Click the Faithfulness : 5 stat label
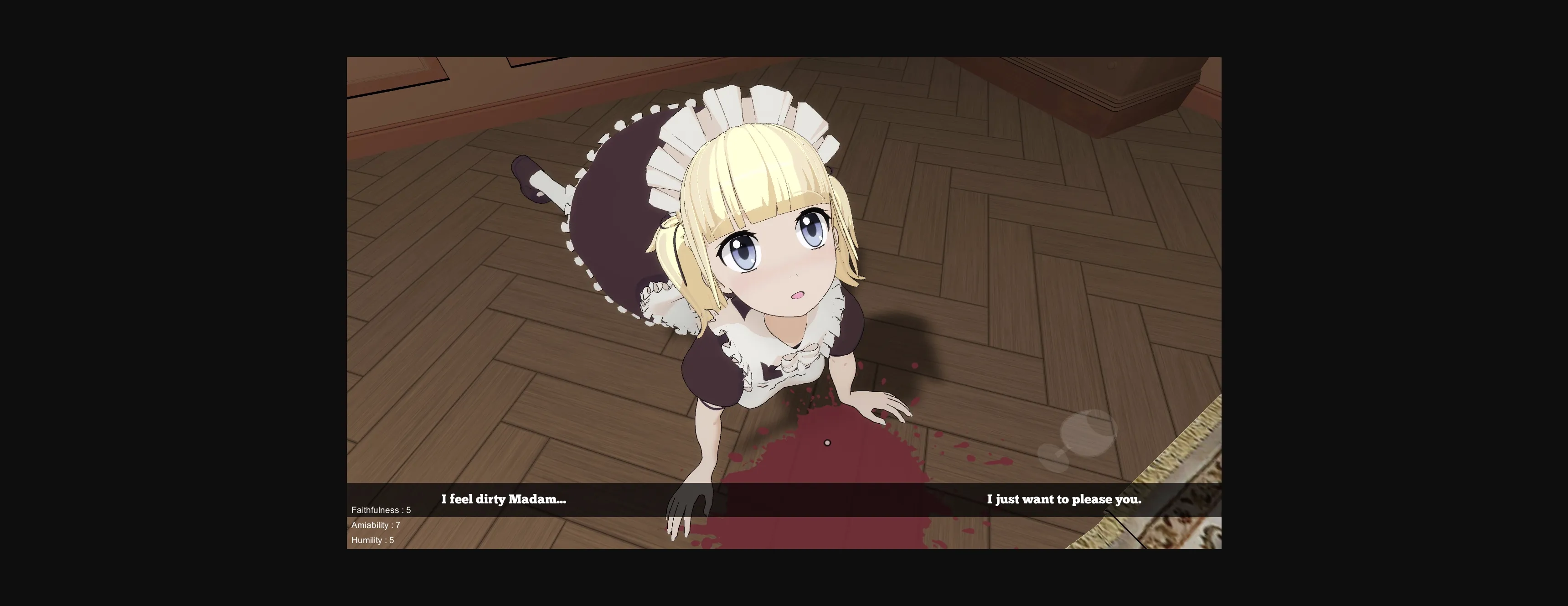Screen dimensions: 1568x606 pyautogui.click(x=381, y=509)
